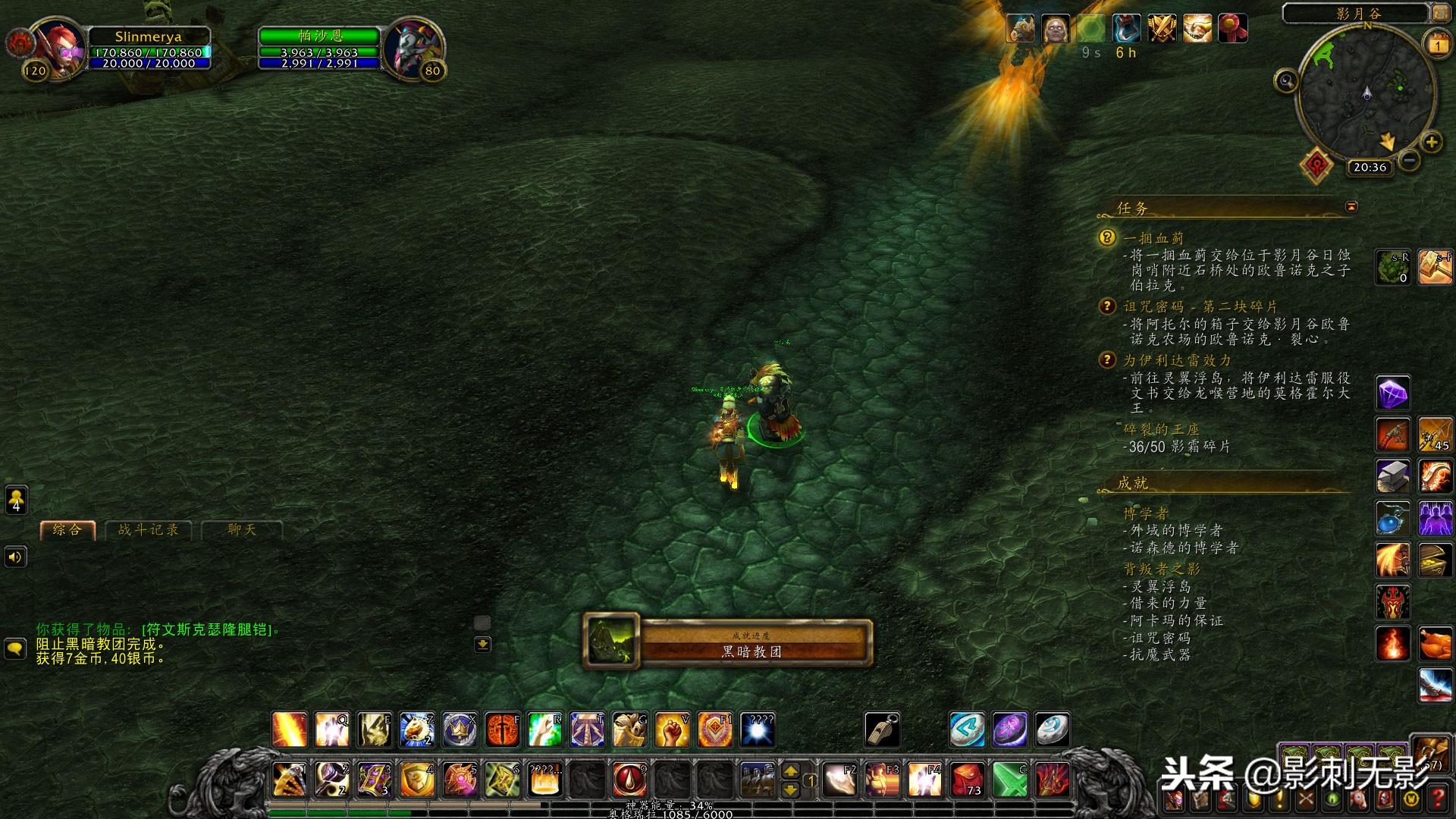Viewport: 1456px width, 819px height.
Task: Open the Horde garrison emblem by minimap
Action: pyautogui.click(x=1316, y=164)
